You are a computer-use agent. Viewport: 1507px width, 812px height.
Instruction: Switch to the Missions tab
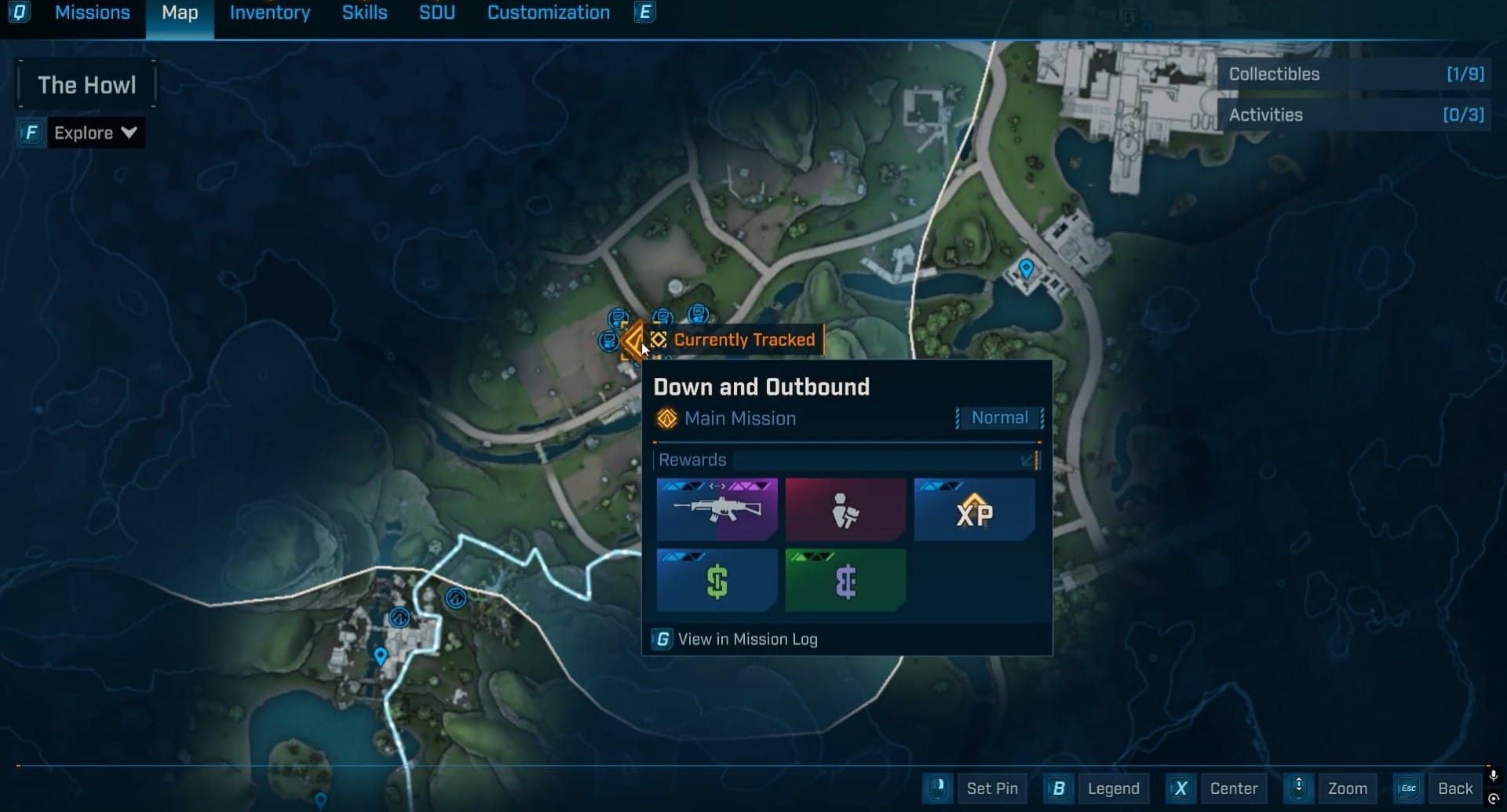pos(92,13)
